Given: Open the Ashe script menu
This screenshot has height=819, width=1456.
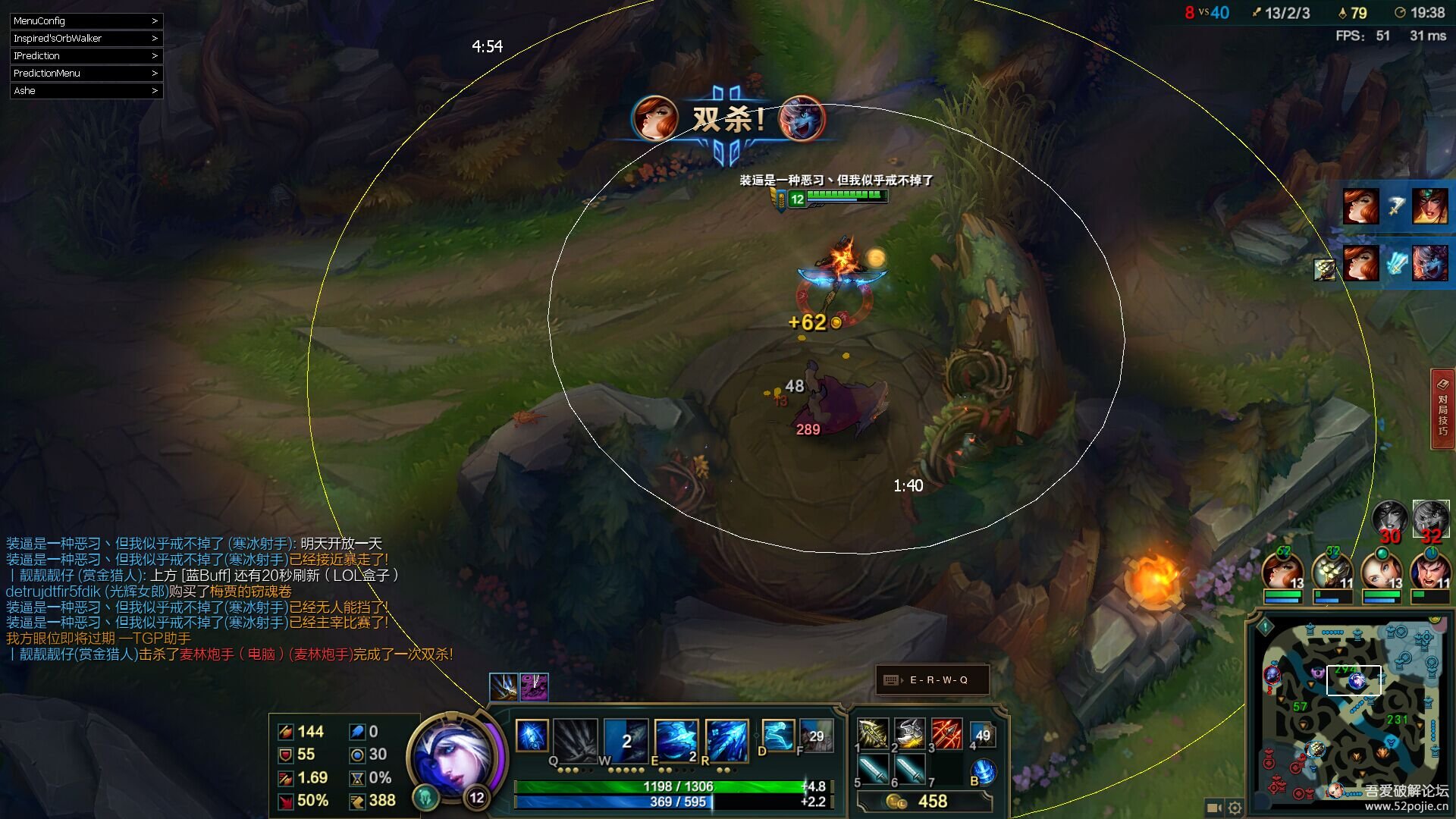Looking at the screenshot, I should [86, 91].
